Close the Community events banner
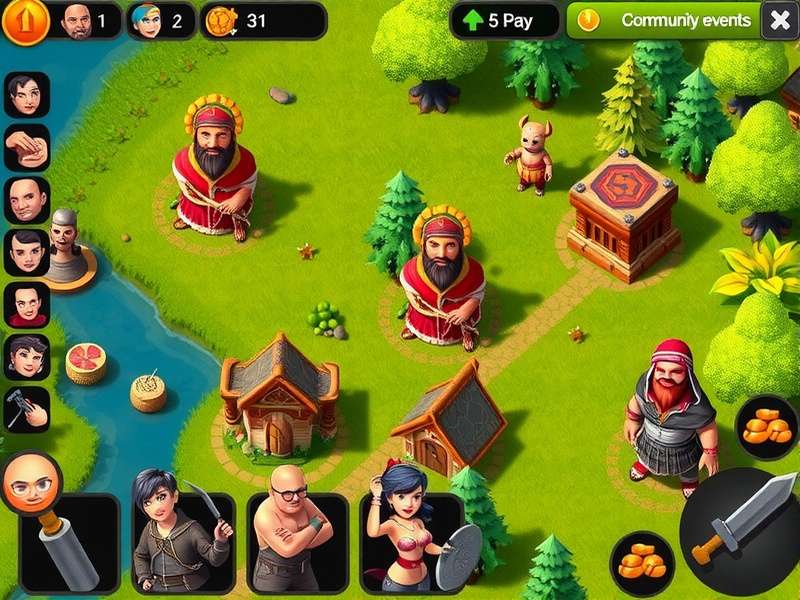Screen dimensions: 800x600 click(x=779, y=20)
